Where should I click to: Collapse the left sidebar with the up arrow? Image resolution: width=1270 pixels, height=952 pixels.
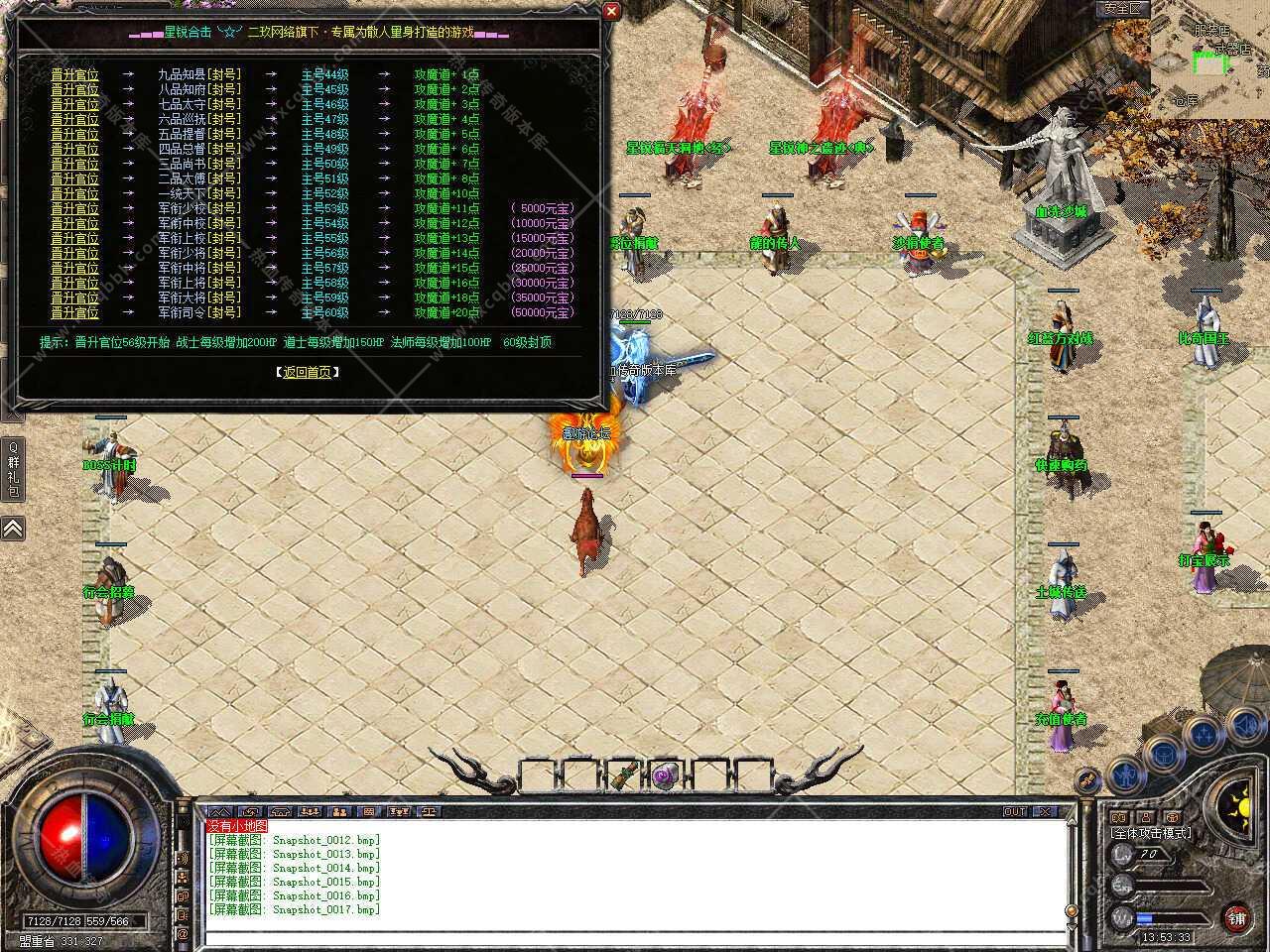click(13, 529)
